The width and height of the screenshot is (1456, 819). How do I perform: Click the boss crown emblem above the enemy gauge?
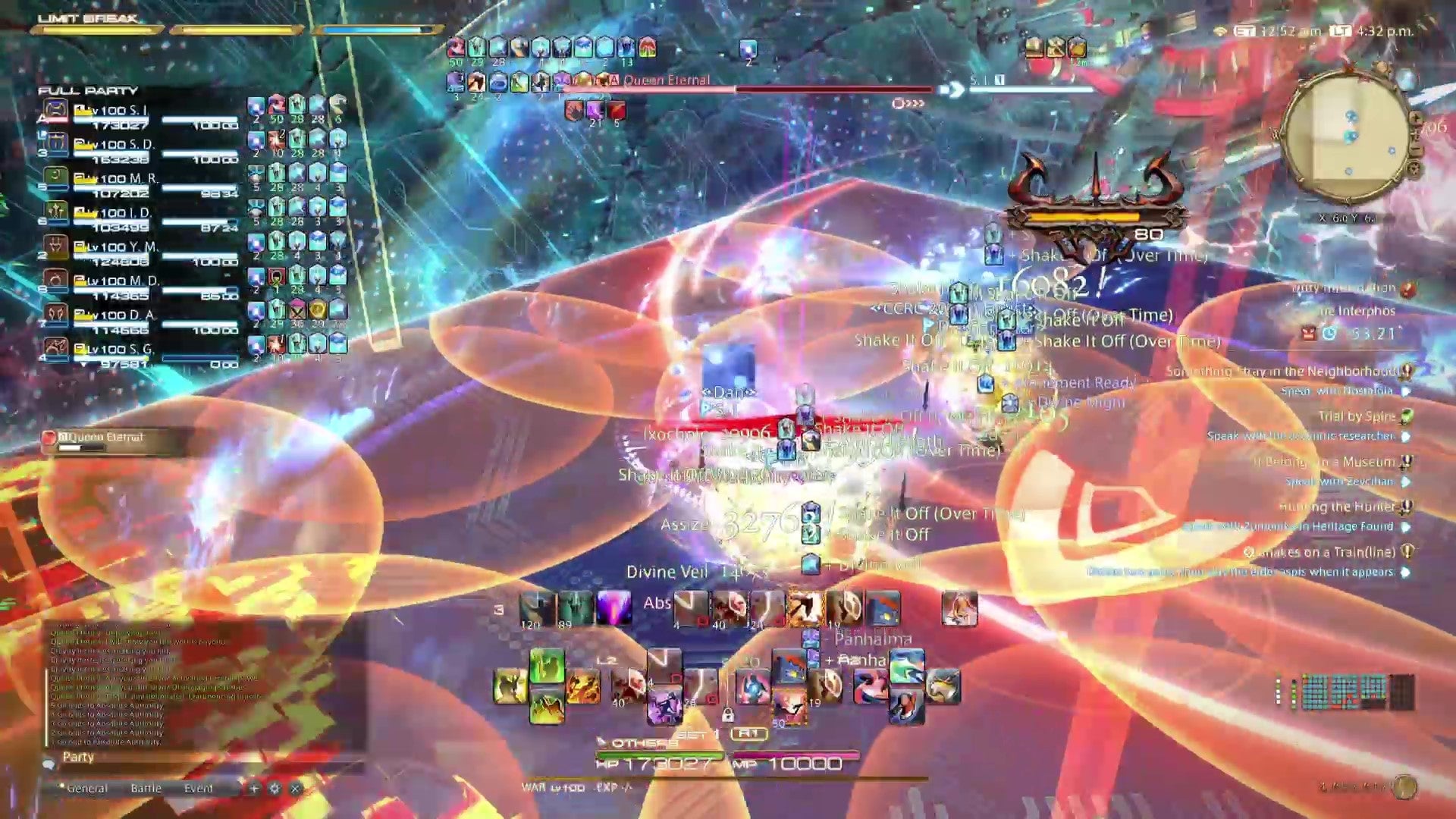click(x=1097, y=176)
